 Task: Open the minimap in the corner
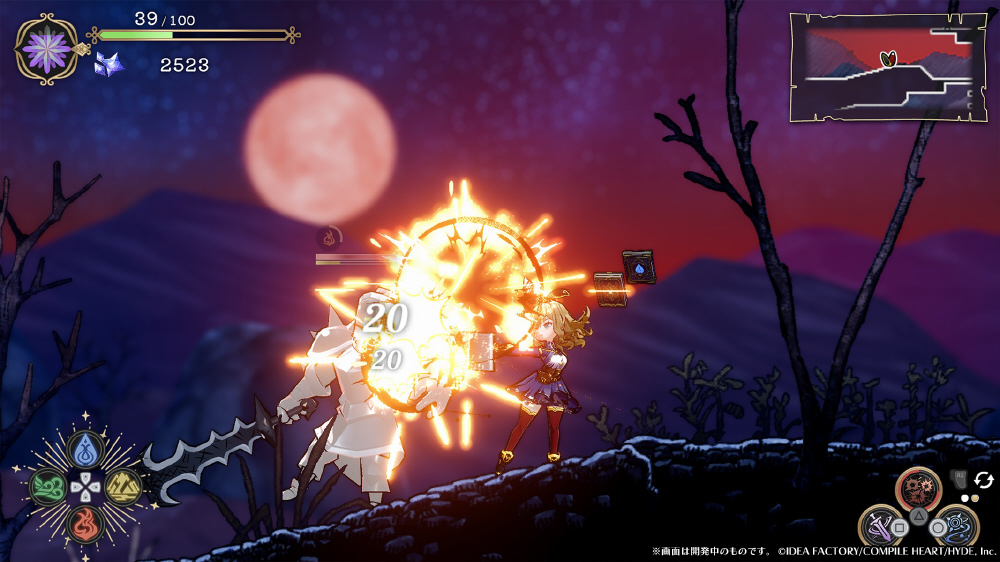point(881,67)
